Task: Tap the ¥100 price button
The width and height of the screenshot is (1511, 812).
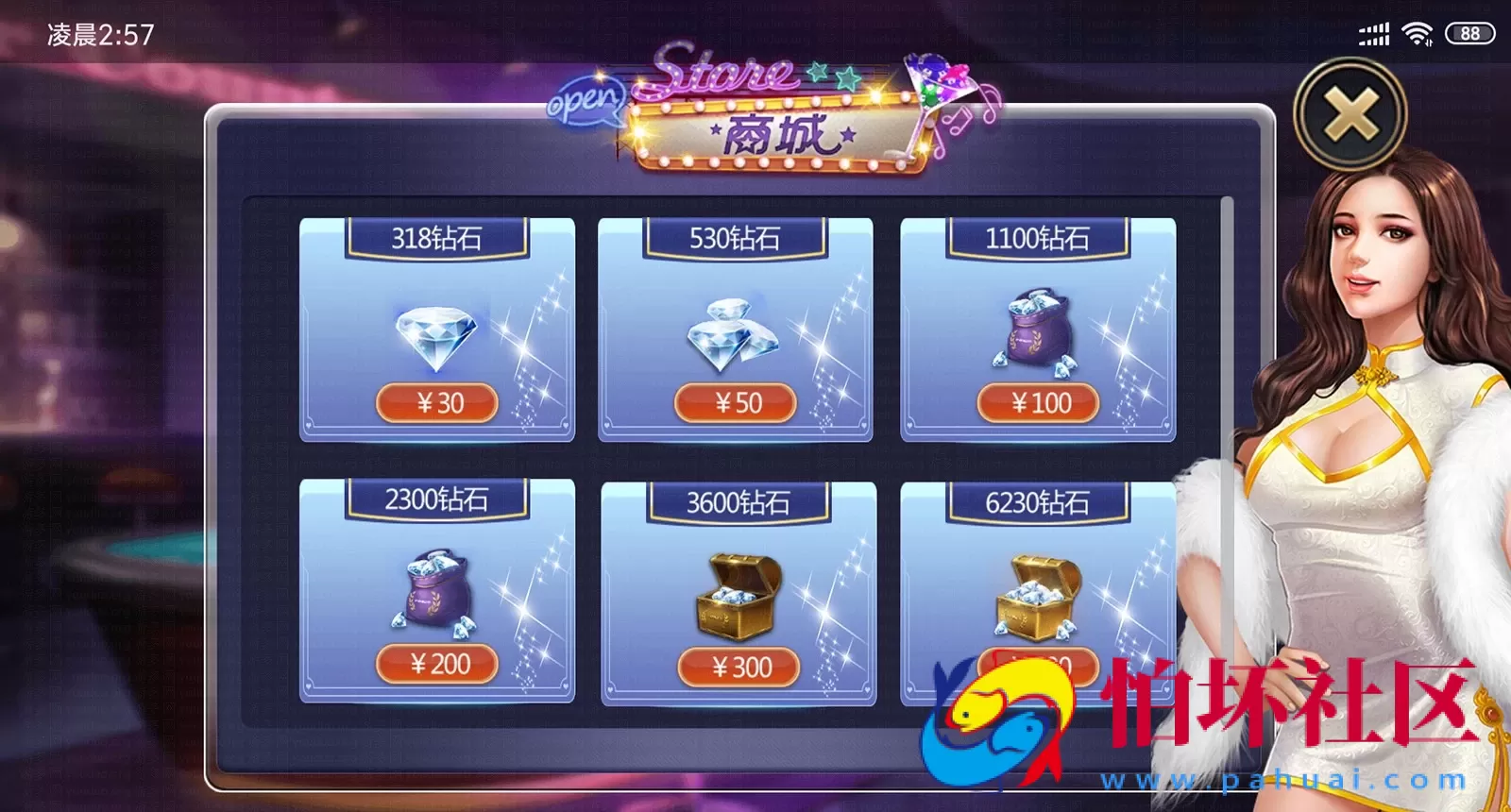Action: point(1039,403)
